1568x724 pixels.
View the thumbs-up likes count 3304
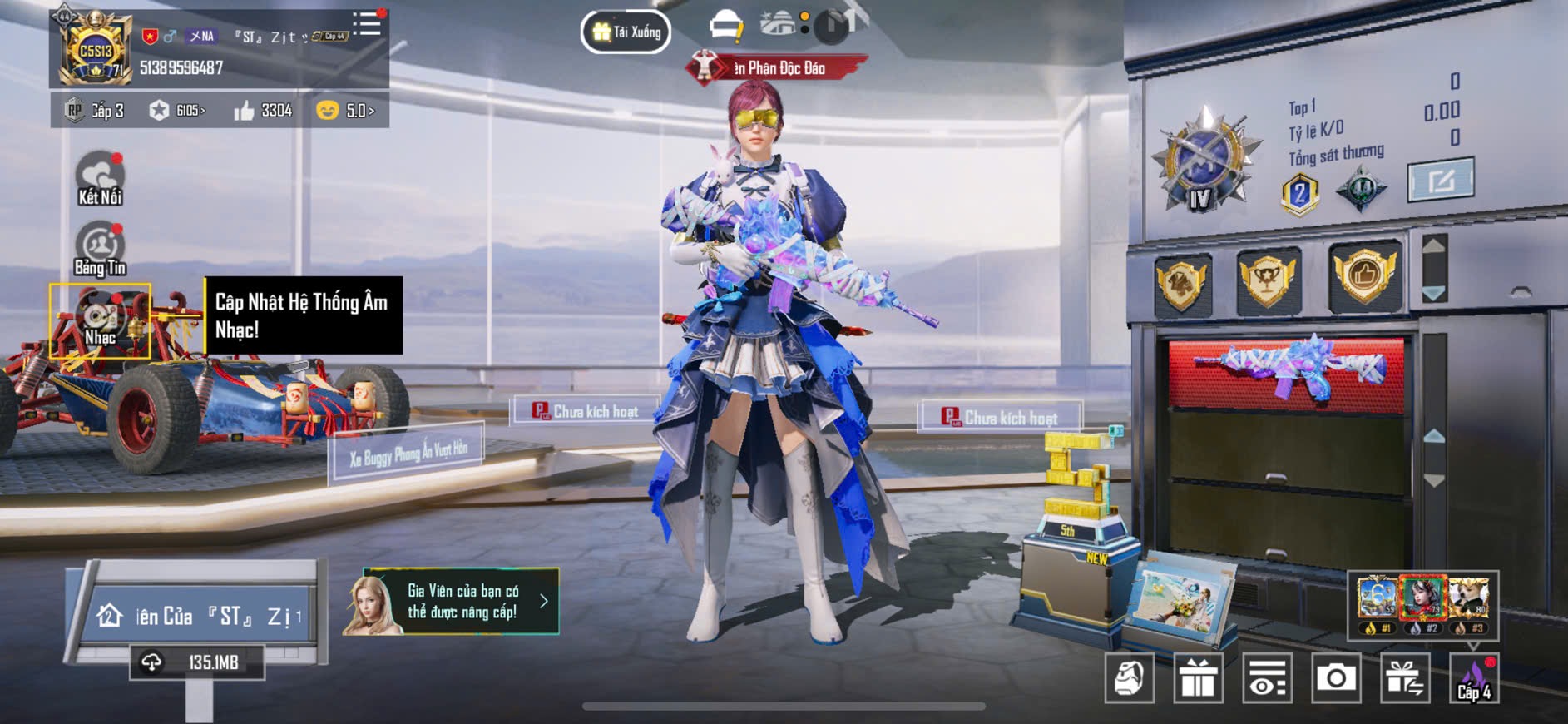tap(264, 111)
